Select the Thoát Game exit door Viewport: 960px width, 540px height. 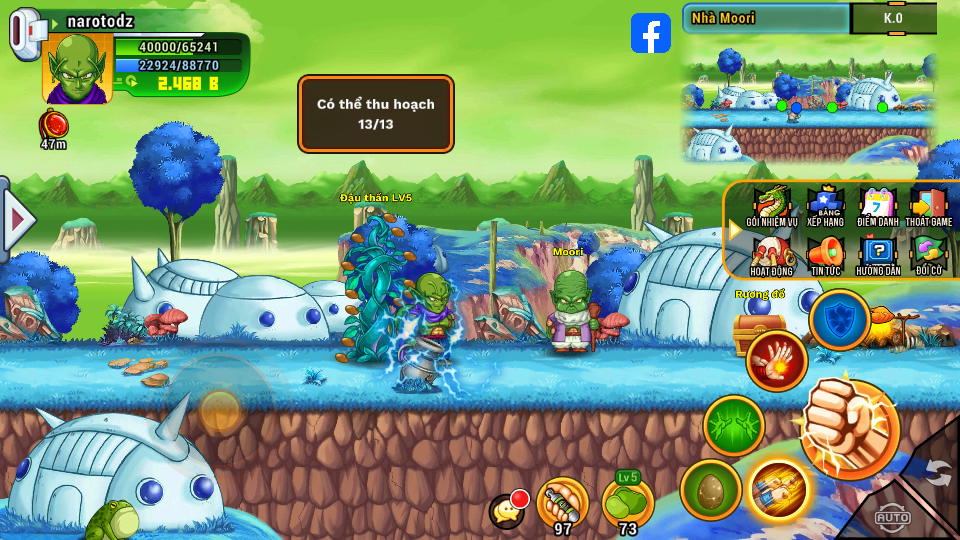(x=928, y=205)
